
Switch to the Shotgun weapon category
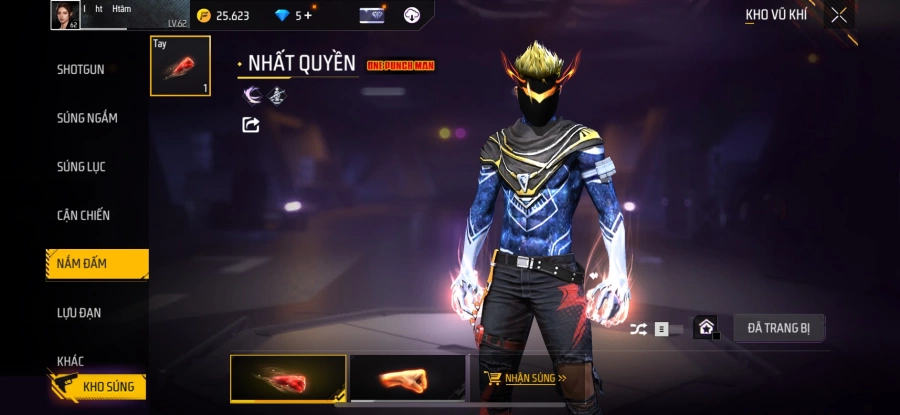[x=81, y=70]
